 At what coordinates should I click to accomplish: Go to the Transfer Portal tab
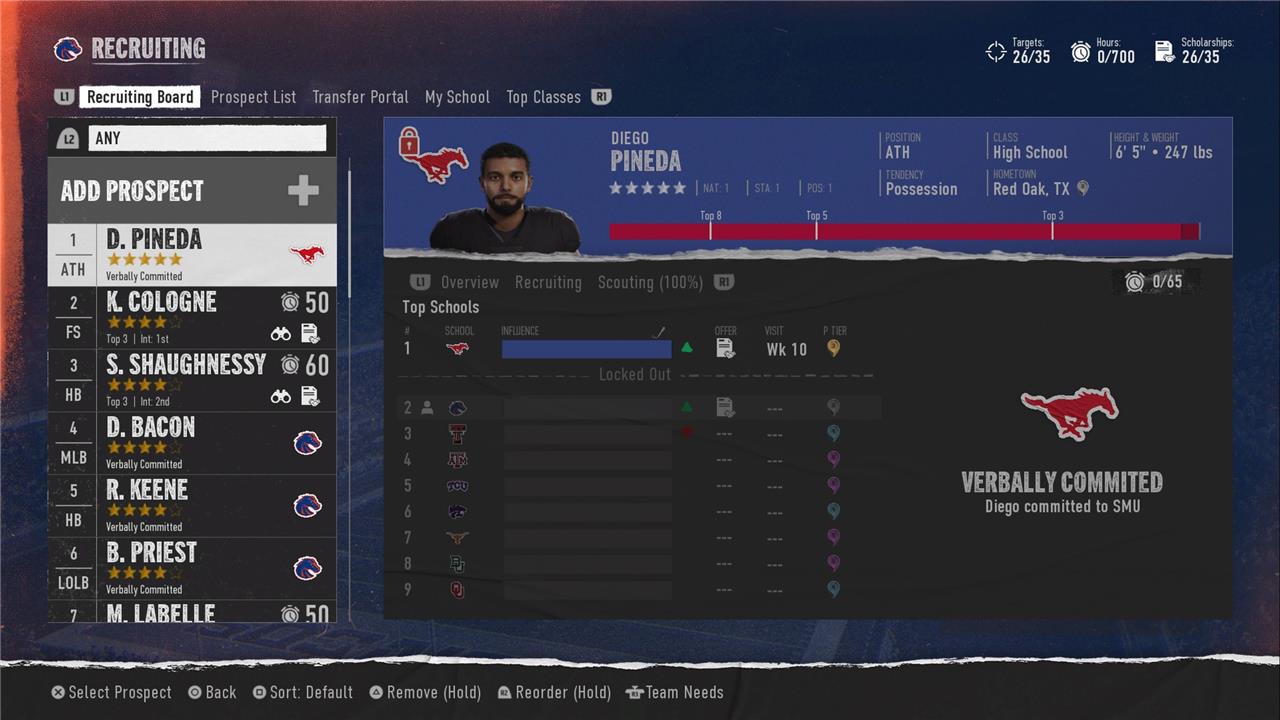point(360,97)
